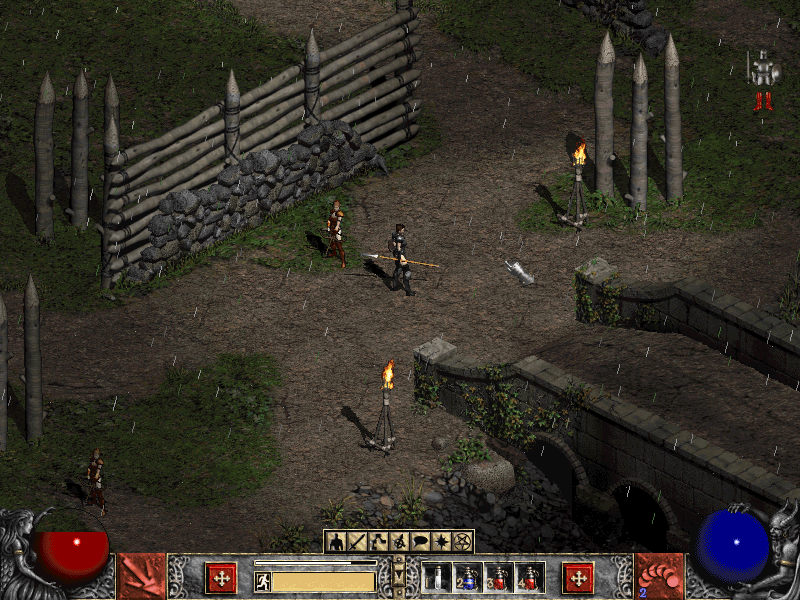Click the red new stats button left
Screen dimensions: 800x600
pos(221,577)
